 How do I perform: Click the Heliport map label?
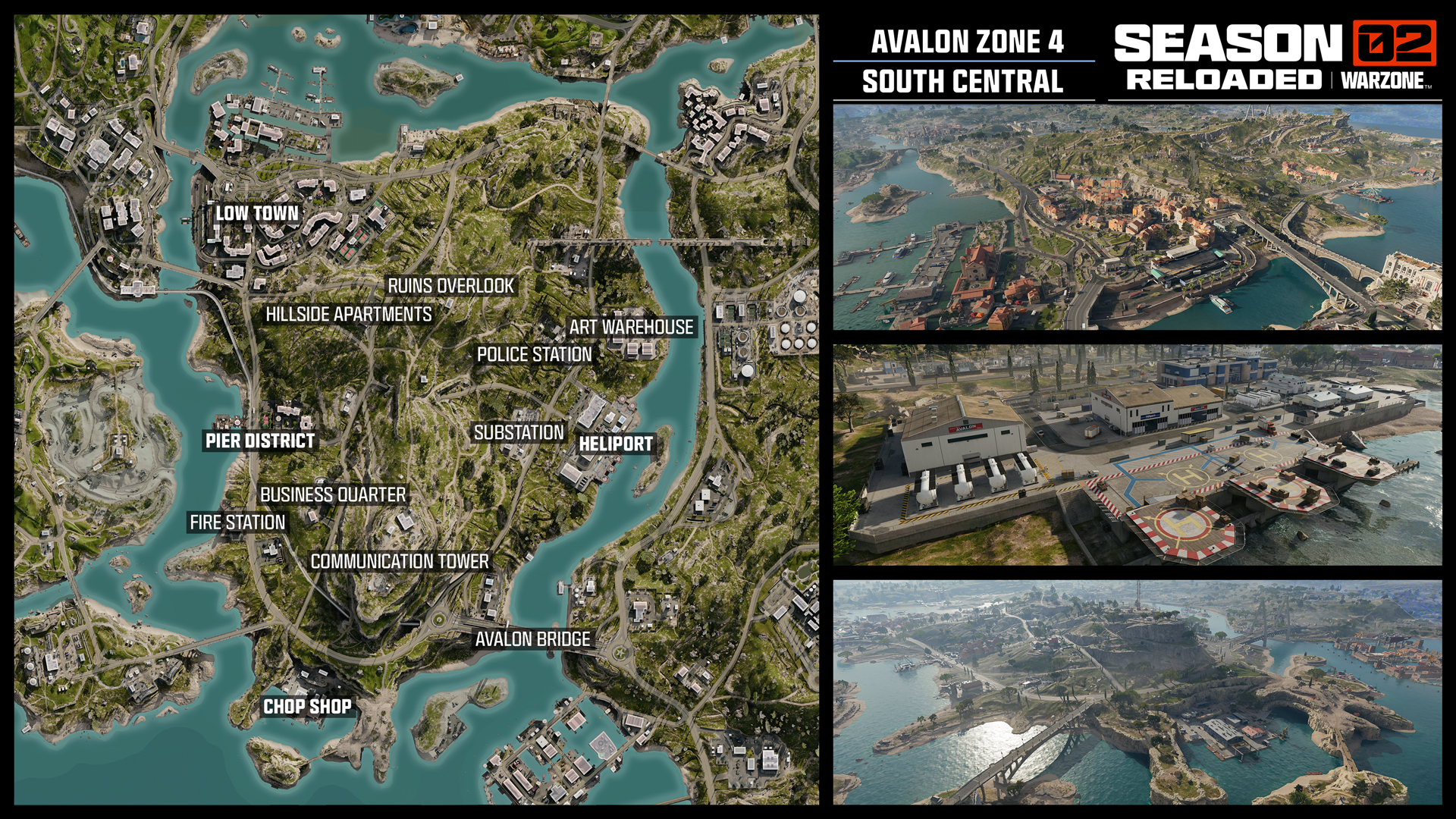pos(616,444)
